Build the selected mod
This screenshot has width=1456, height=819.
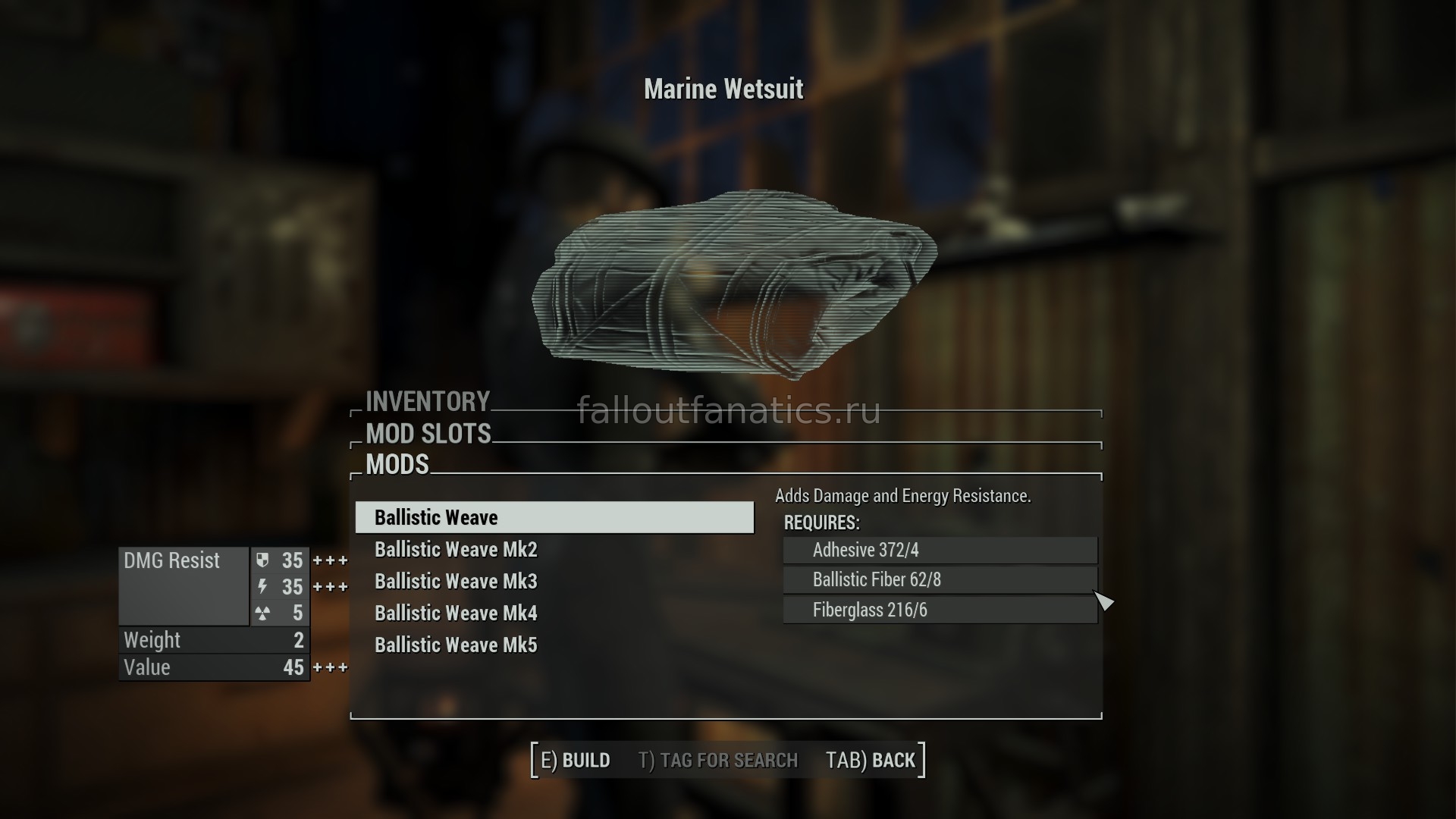click(x=576, y=761)
